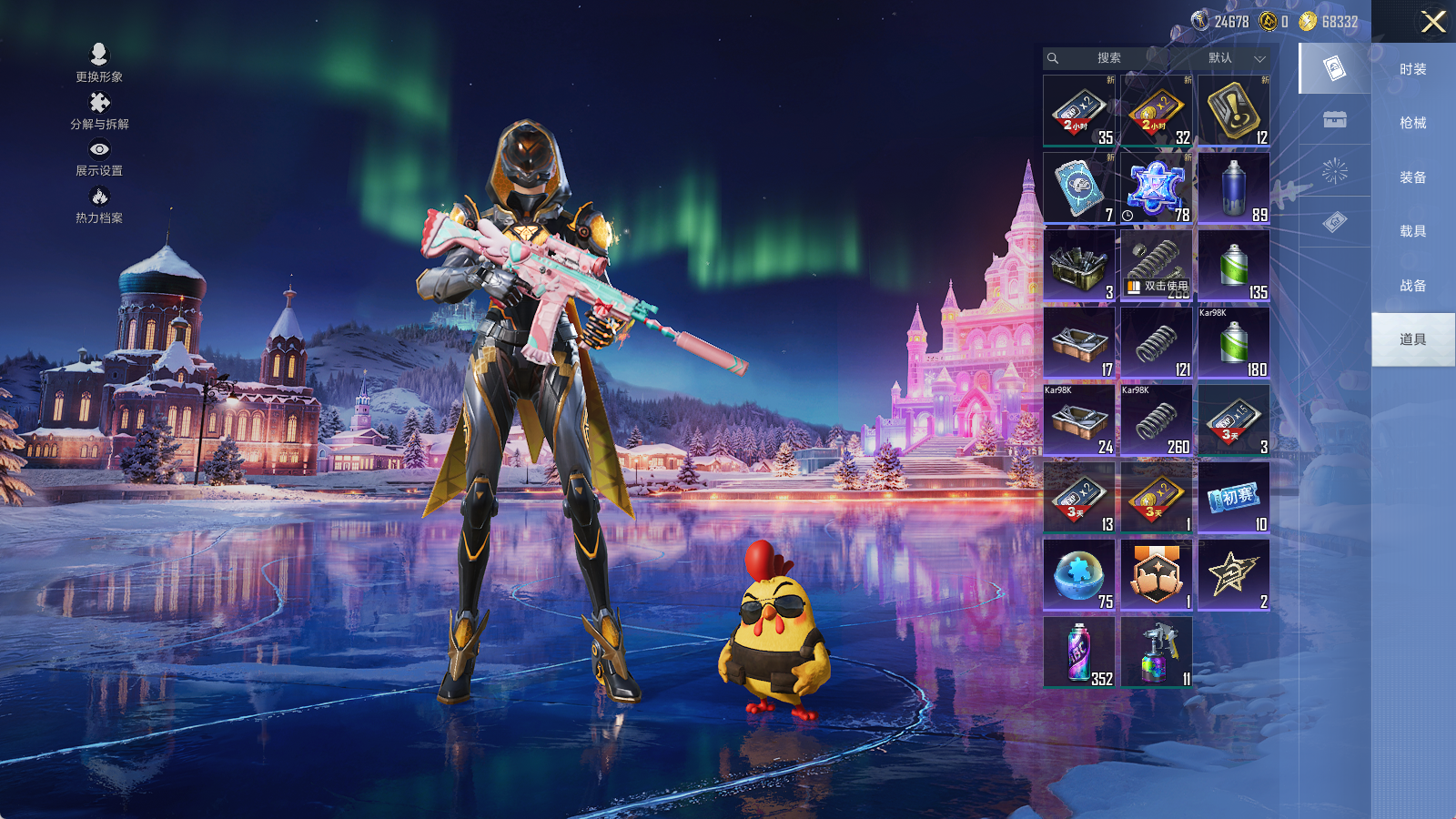
Task: Select the 装备 equipment tab
Action: coord(1412,177)
